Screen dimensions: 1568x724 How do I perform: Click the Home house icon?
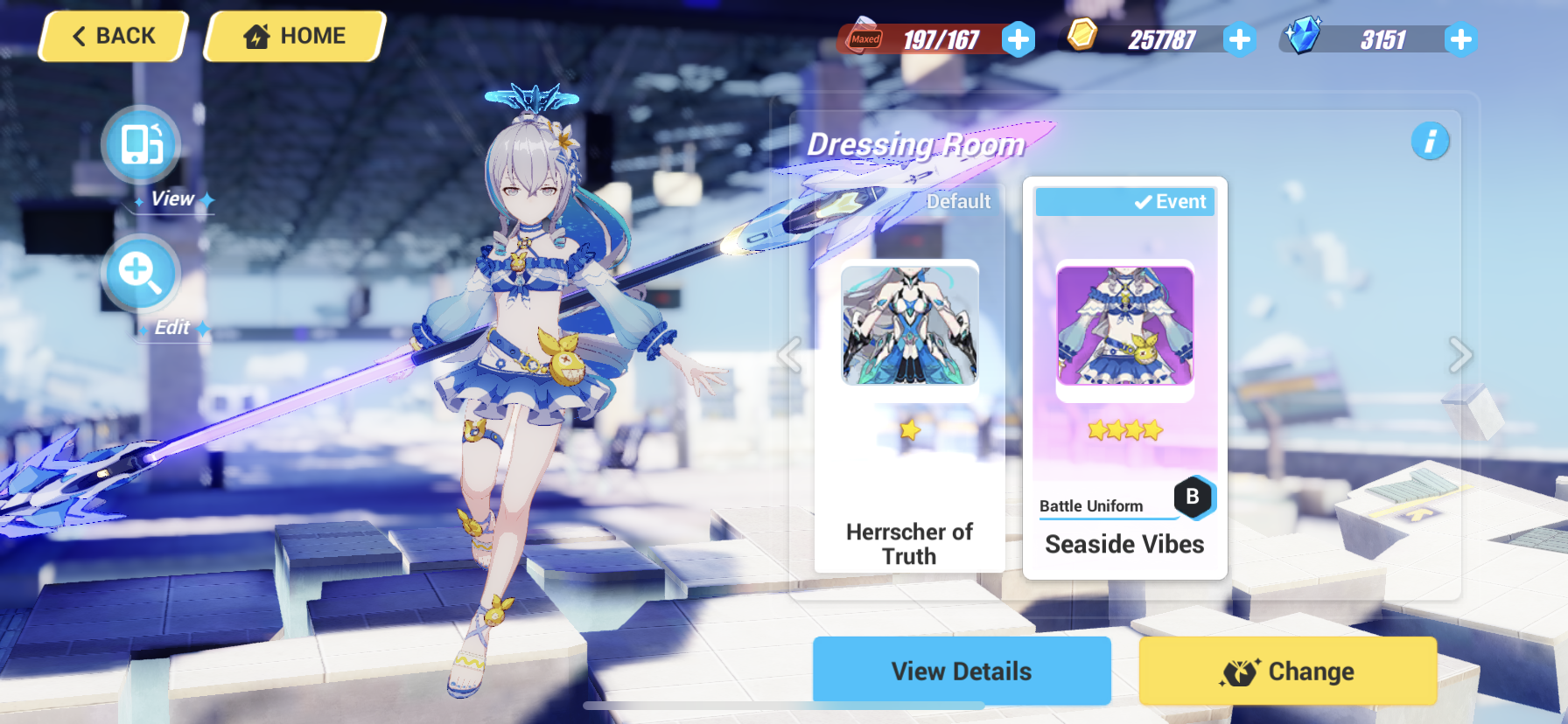click(256, 35)
